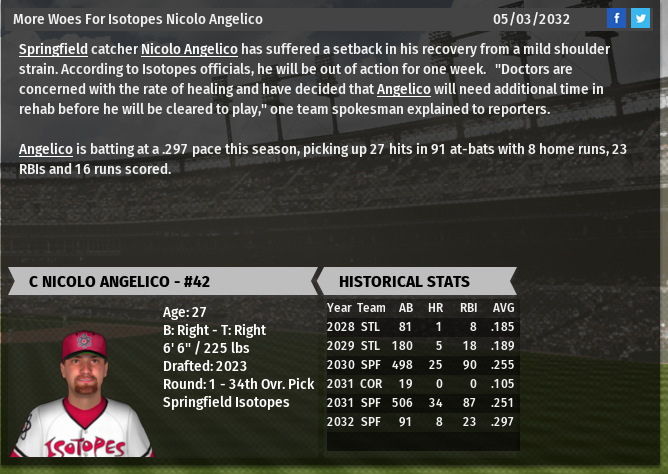
Task: Share the article via the Twitter icon
Action: 640,18
